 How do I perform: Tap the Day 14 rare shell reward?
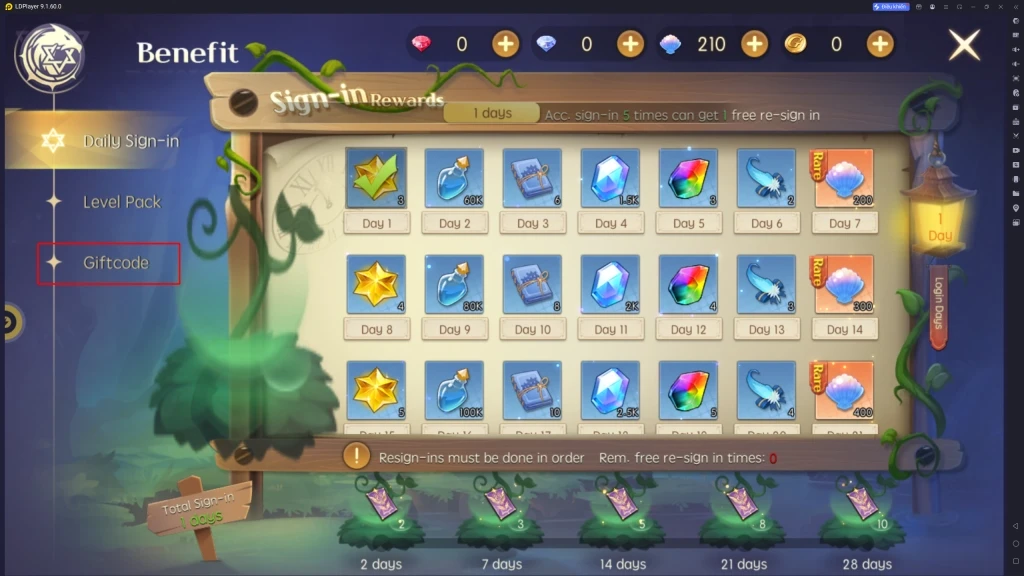pyautogui.click(x=844, y=284)
